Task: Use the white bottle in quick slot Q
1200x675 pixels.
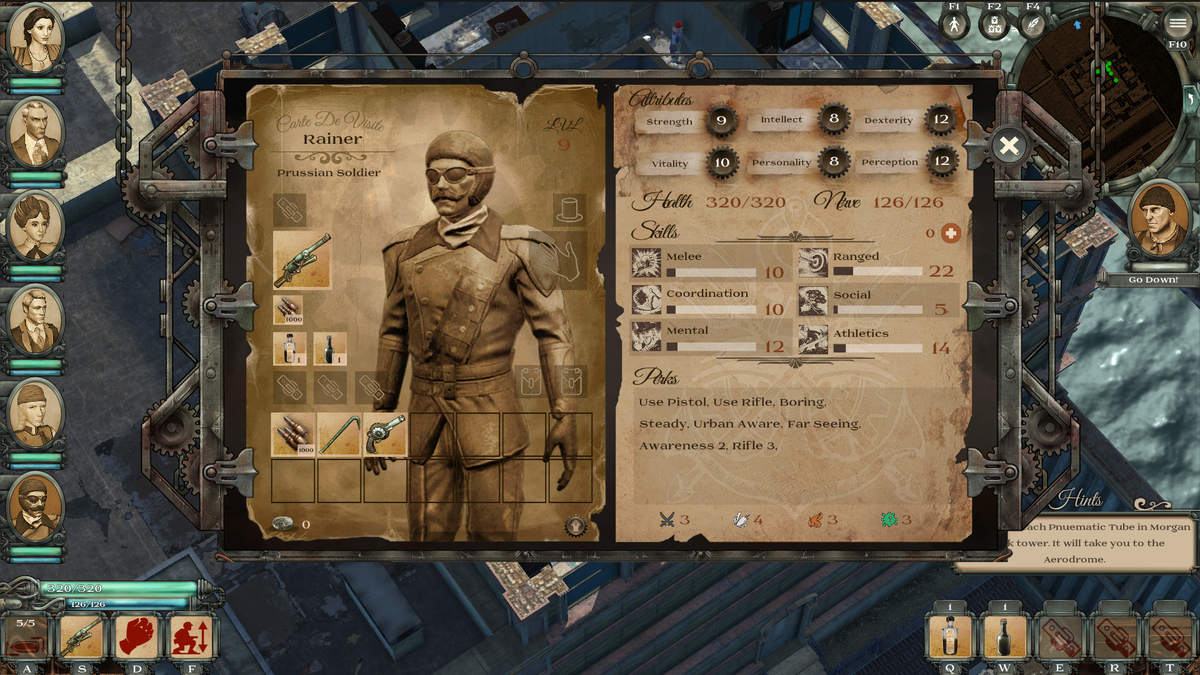Action: (x=950, y=636)
